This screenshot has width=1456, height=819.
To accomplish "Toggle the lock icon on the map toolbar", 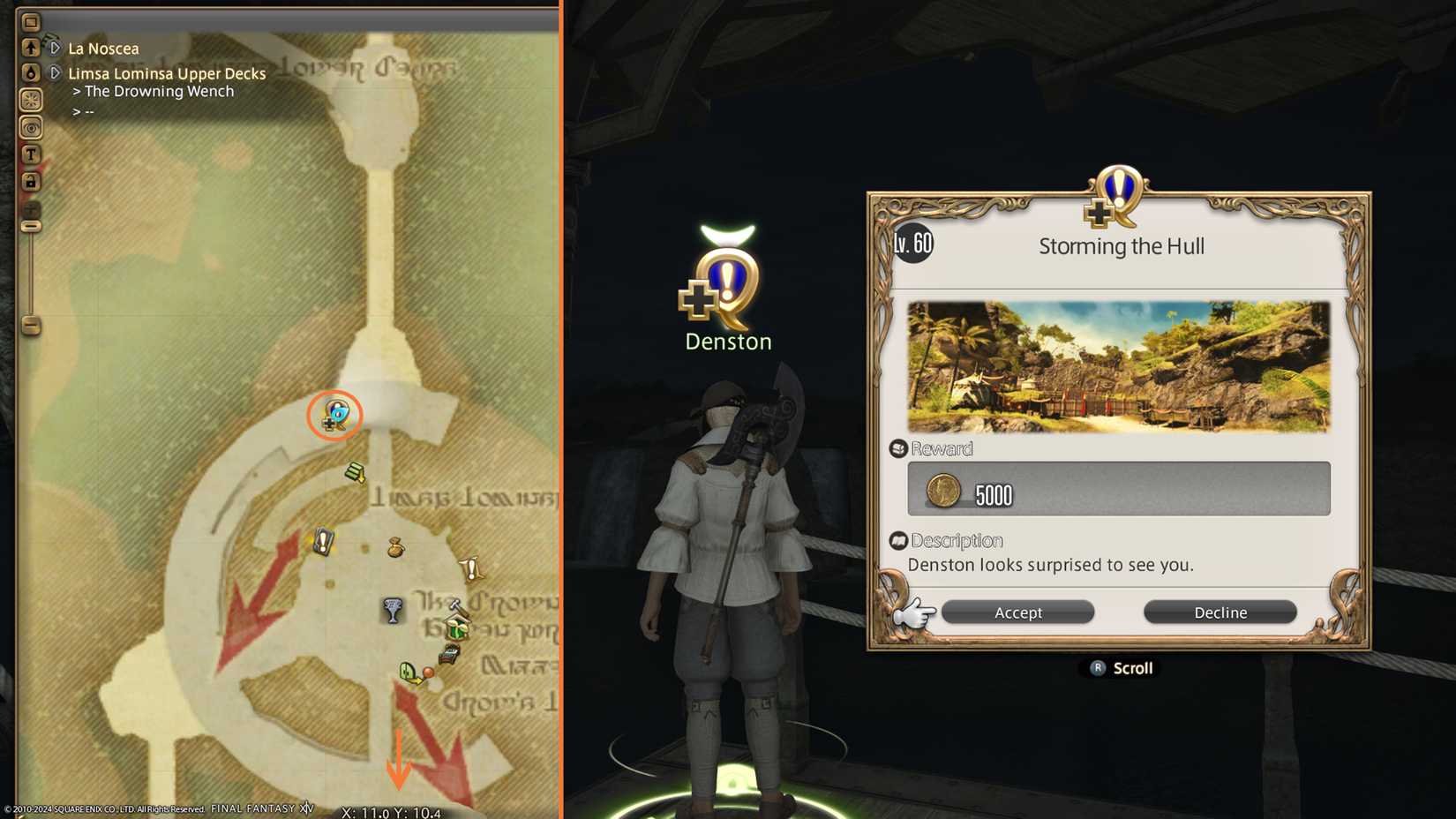I will click(31, 181).
